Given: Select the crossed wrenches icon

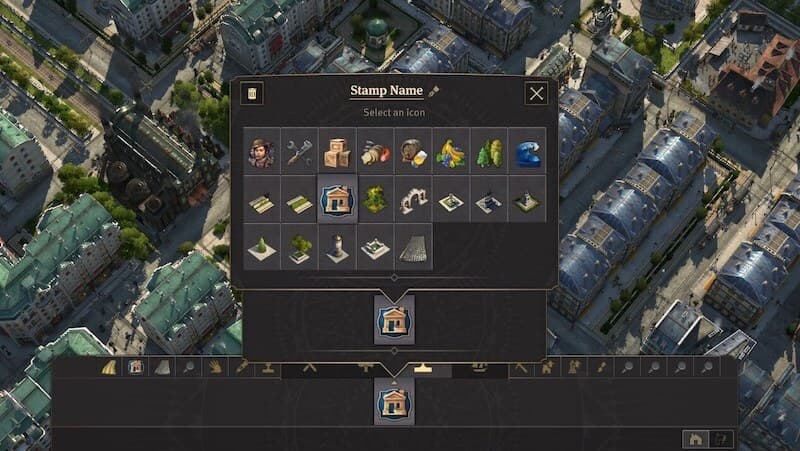Looking at the screenshot, I should 300,152.
